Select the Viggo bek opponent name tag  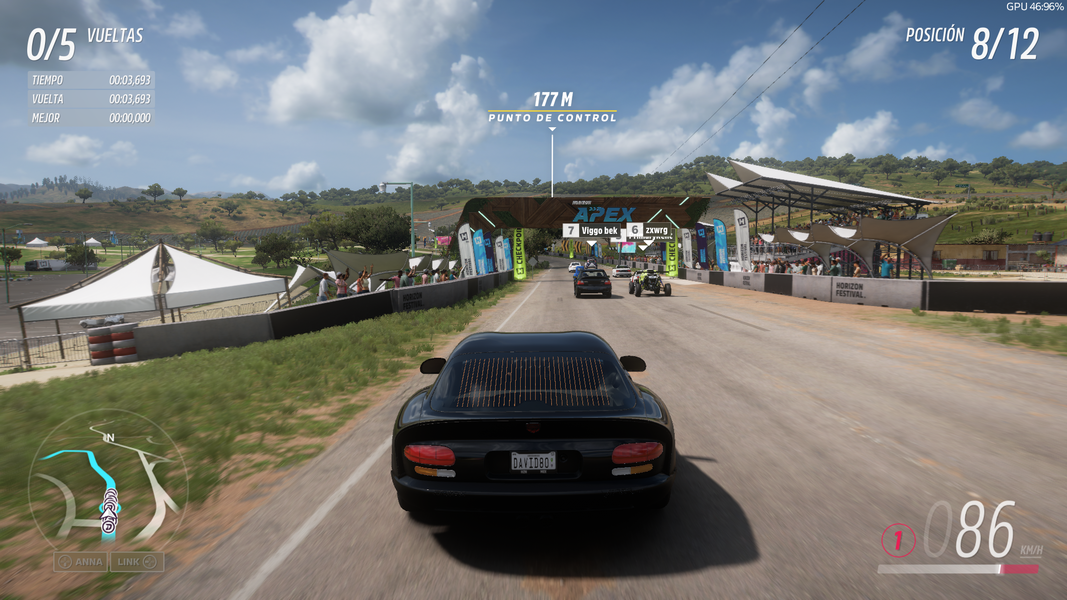[x=590, y=230]
